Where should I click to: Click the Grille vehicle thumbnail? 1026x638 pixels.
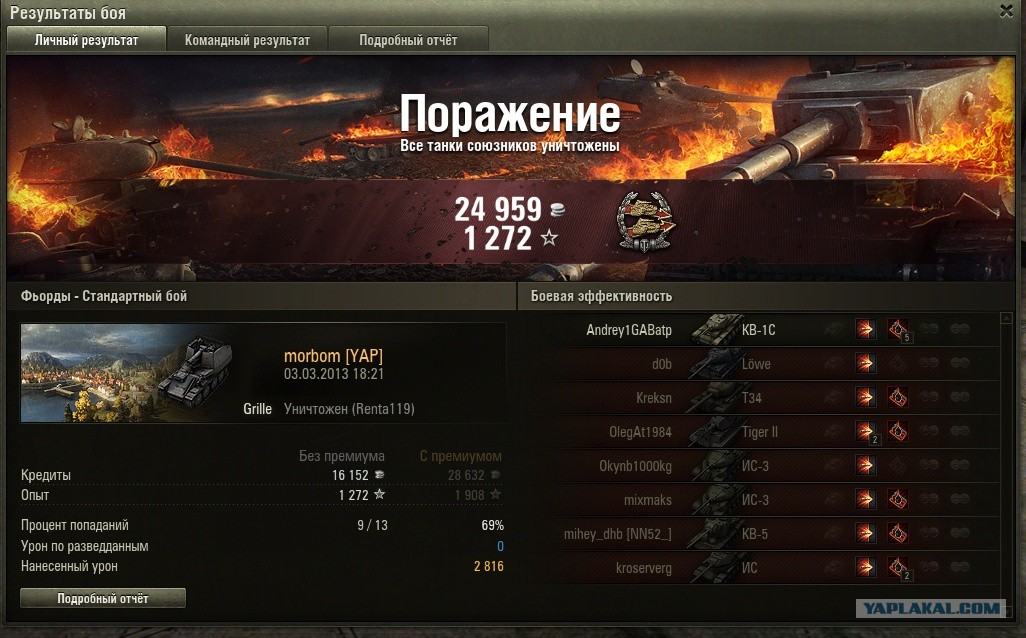127,372
